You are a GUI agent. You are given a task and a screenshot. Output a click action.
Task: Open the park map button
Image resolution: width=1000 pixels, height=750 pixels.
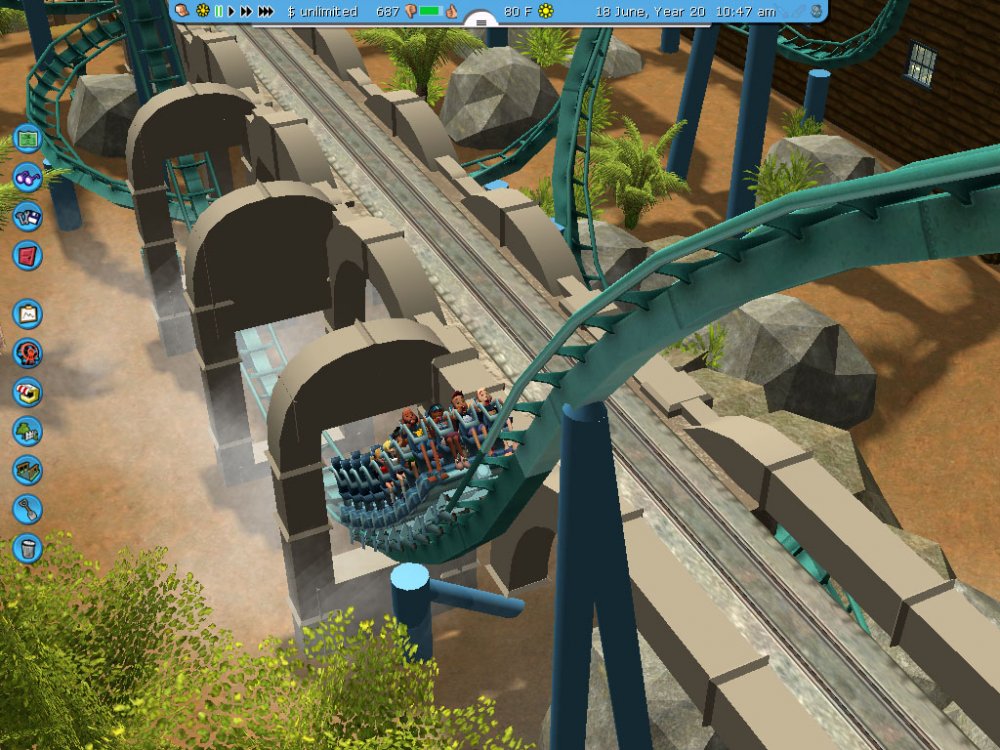(x=27, y=137)
